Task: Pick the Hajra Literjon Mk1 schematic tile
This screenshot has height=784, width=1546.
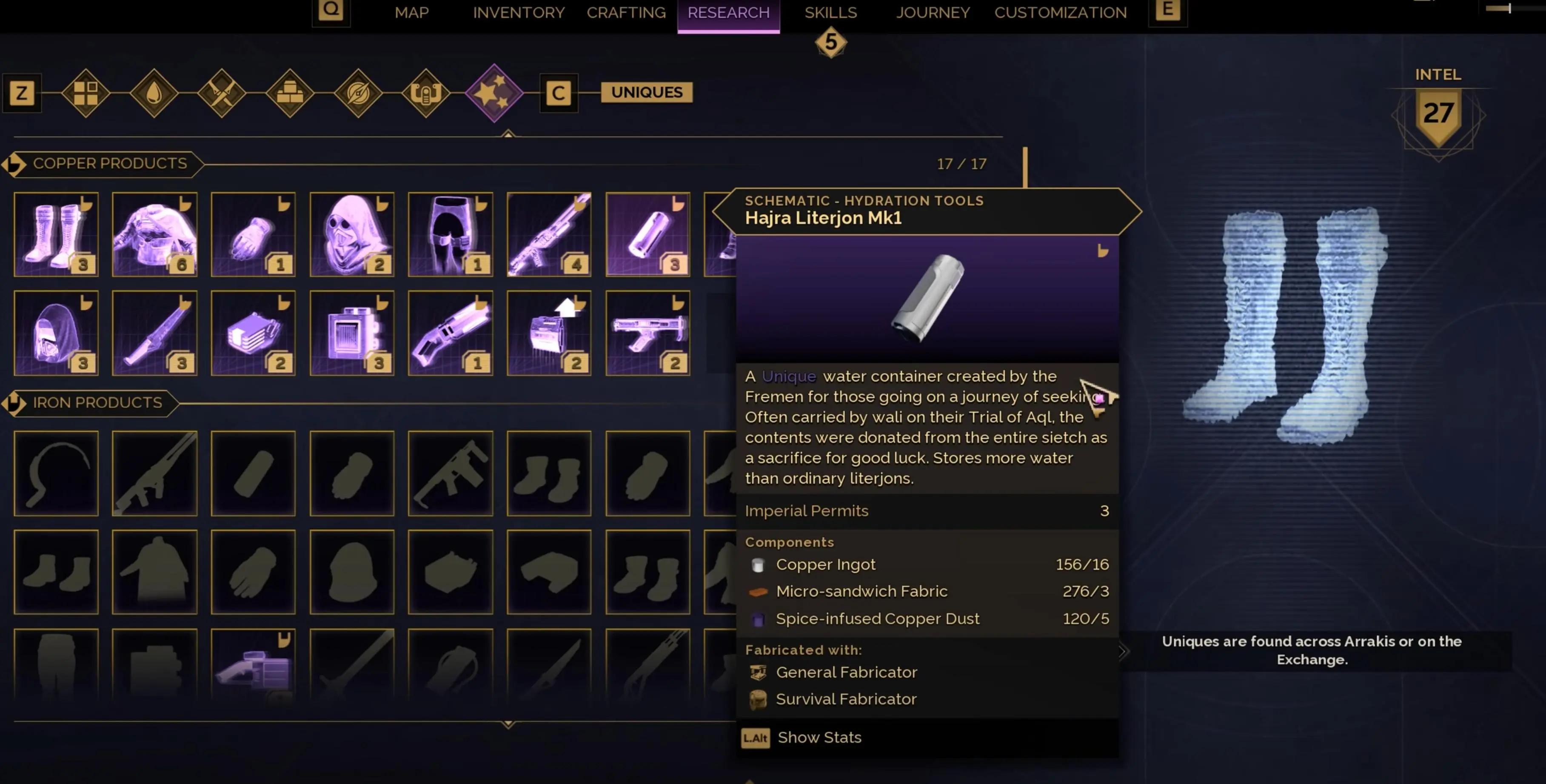Action: [647, 235]
